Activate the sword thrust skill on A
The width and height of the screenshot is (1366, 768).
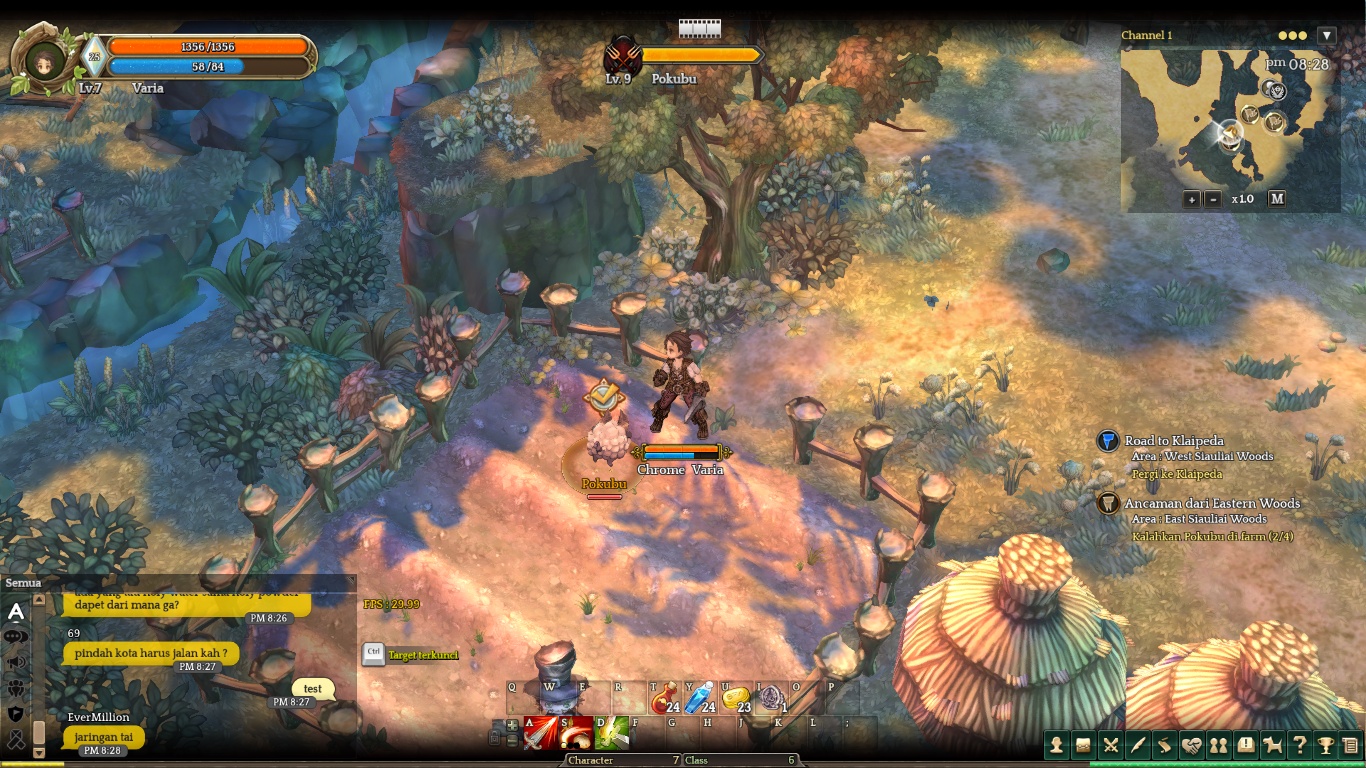pyautogui.click(x=541, y=733)
